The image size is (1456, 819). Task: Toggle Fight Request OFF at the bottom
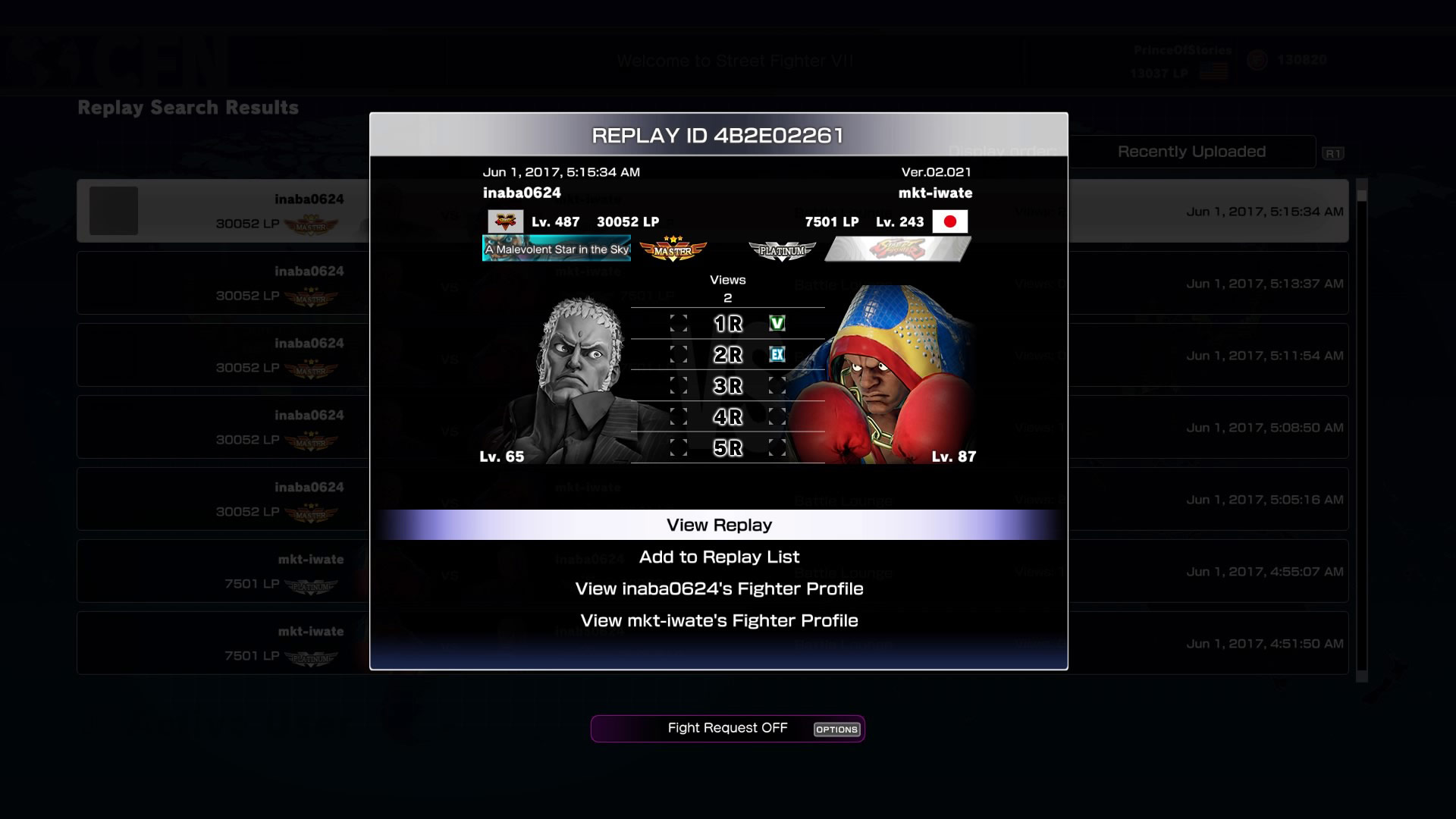pyautogui.click(x=726, y=728)
